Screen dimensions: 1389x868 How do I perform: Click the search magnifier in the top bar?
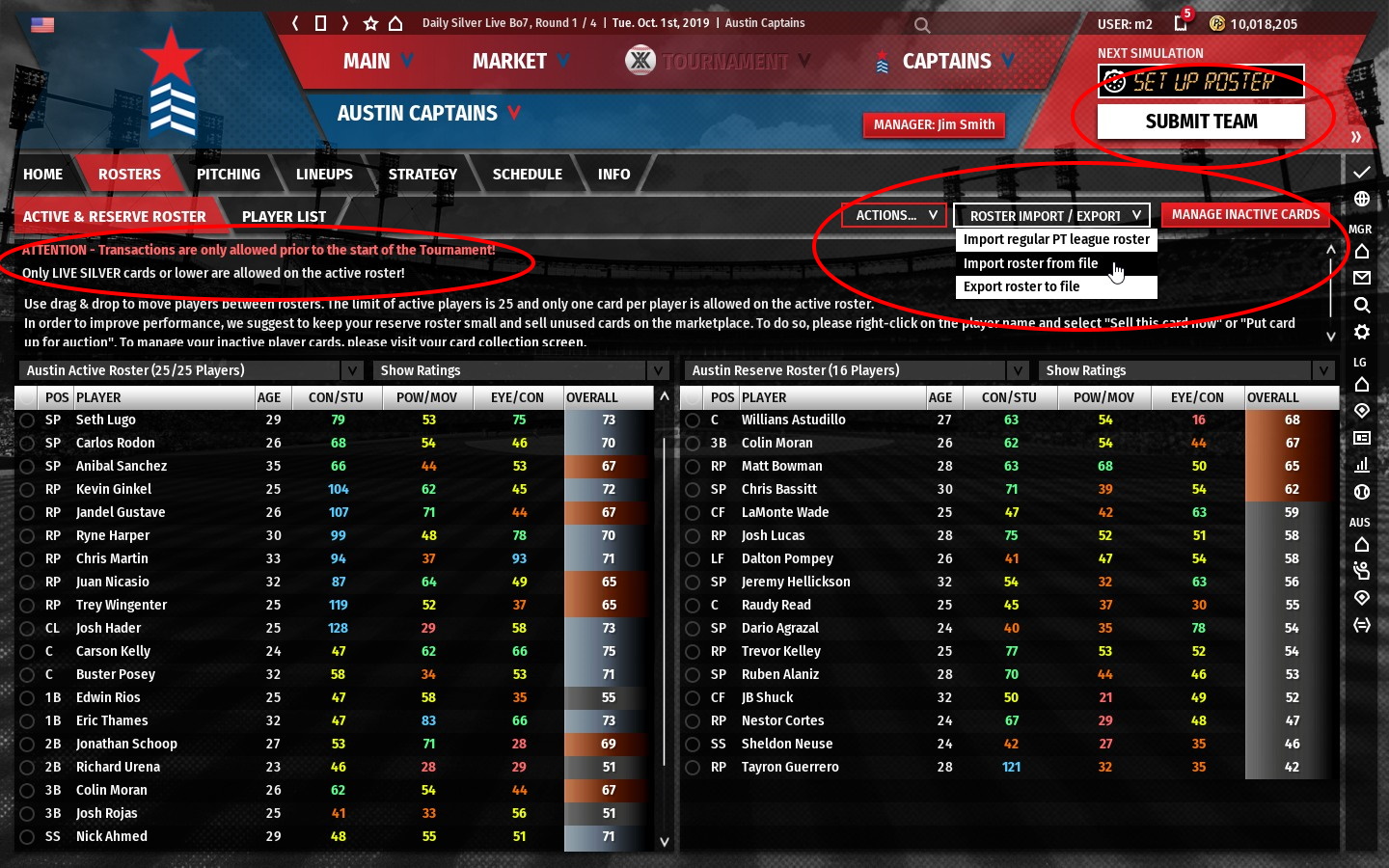tap(922, 25)
